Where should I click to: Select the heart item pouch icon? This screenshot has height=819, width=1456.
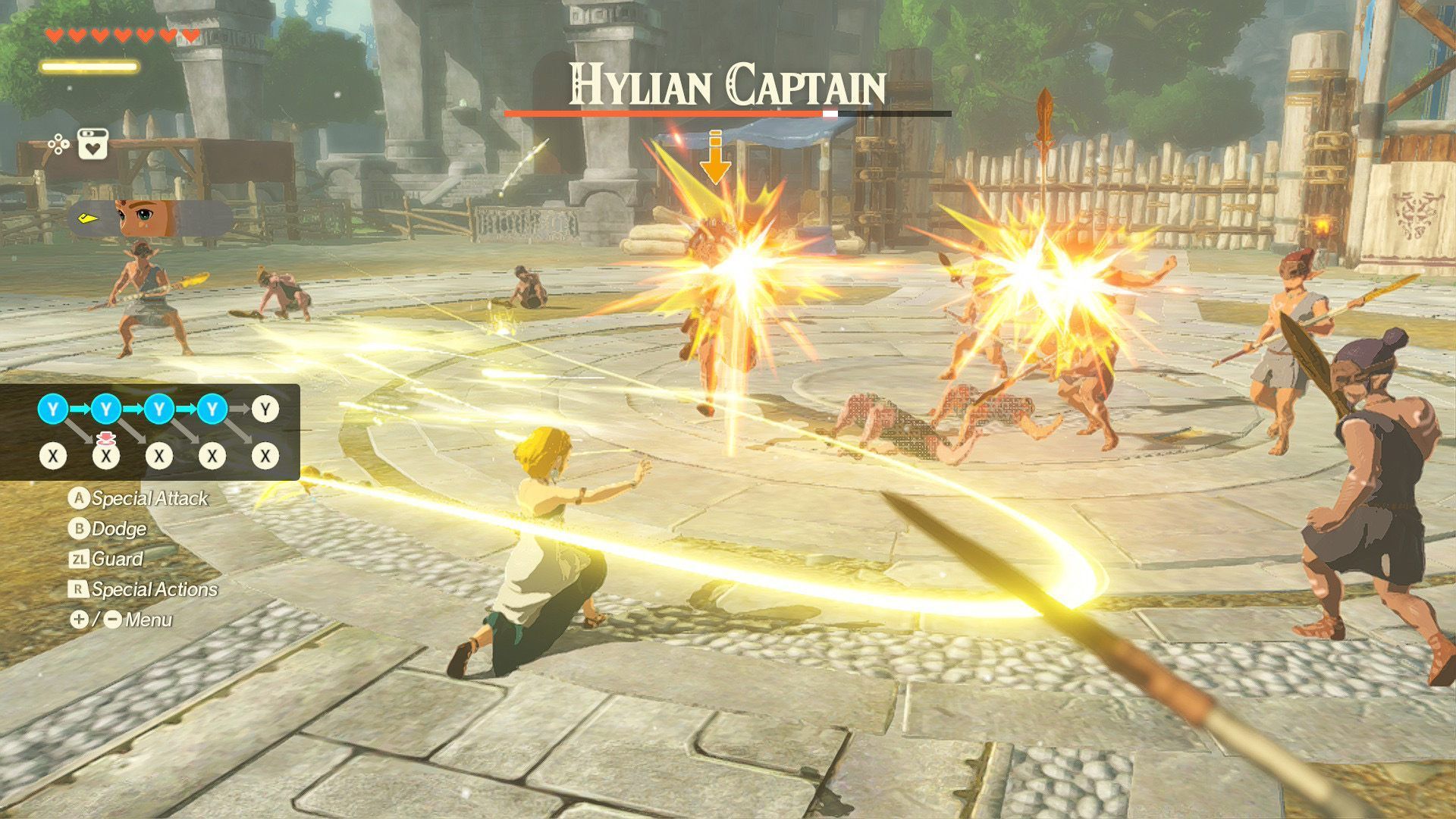click(x=93, y=144)
